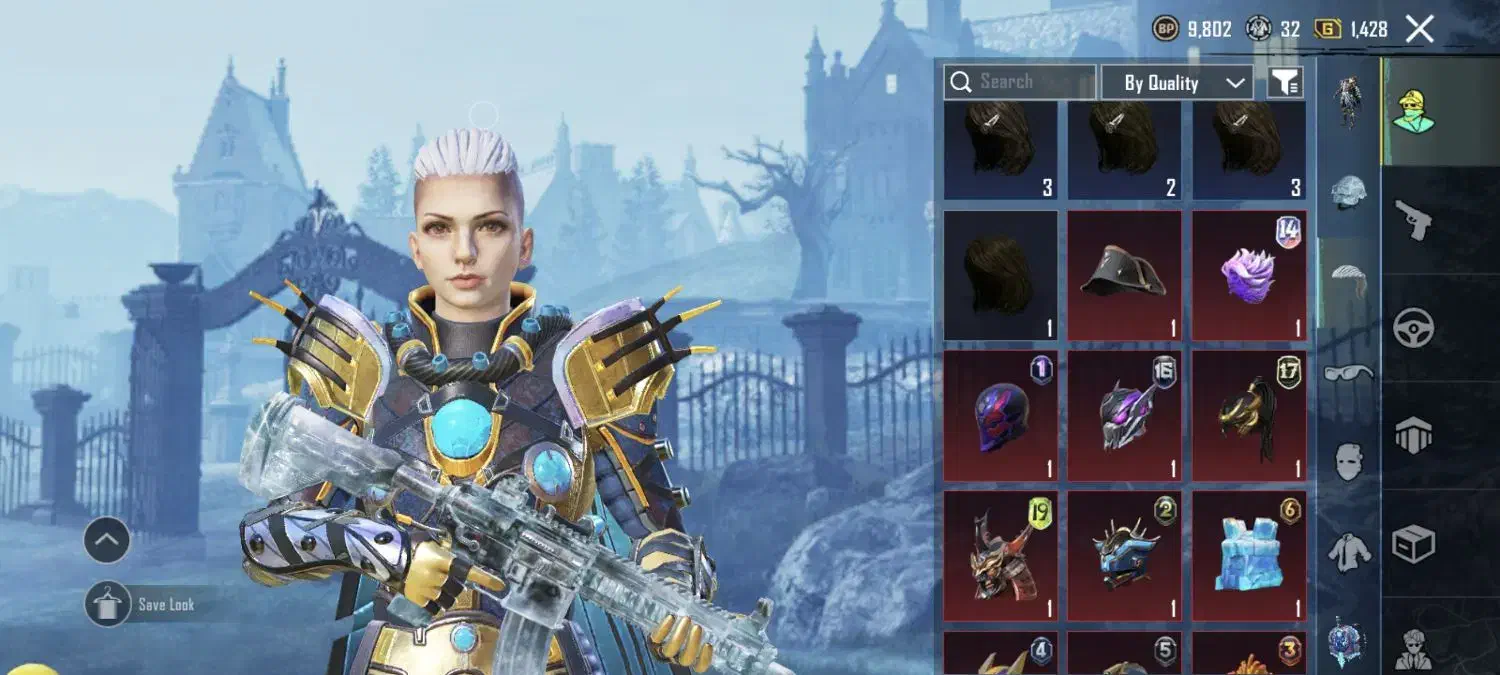1500x675 pixels.
Task: Save the current look
Action: [108, 604]
